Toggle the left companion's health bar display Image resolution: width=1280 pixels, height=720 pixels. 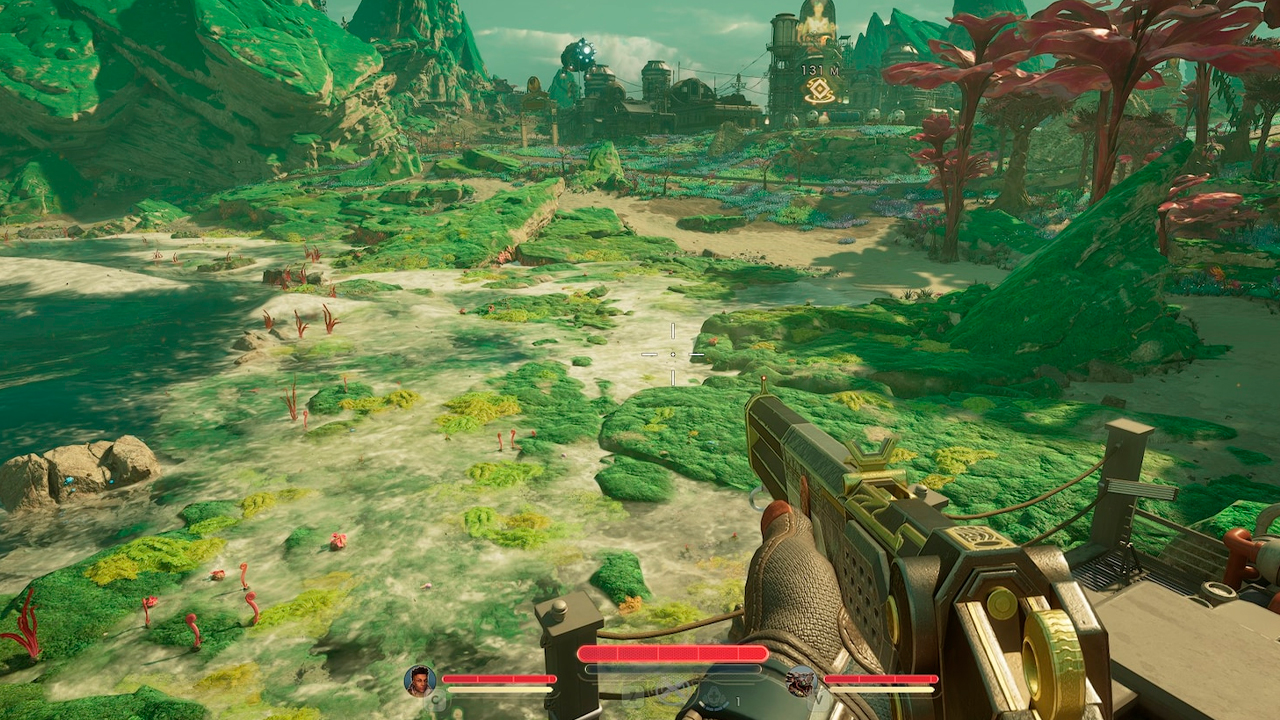498,679
